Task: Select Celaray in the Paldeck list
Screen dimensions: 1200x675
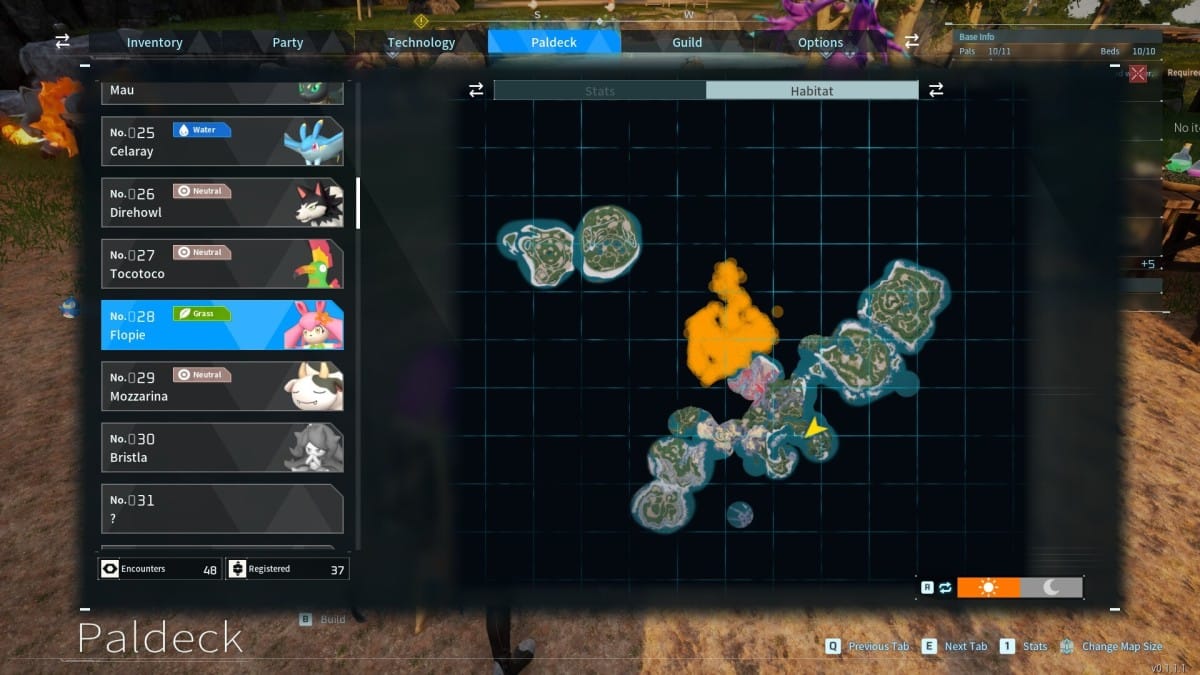Action: [222, 142]
